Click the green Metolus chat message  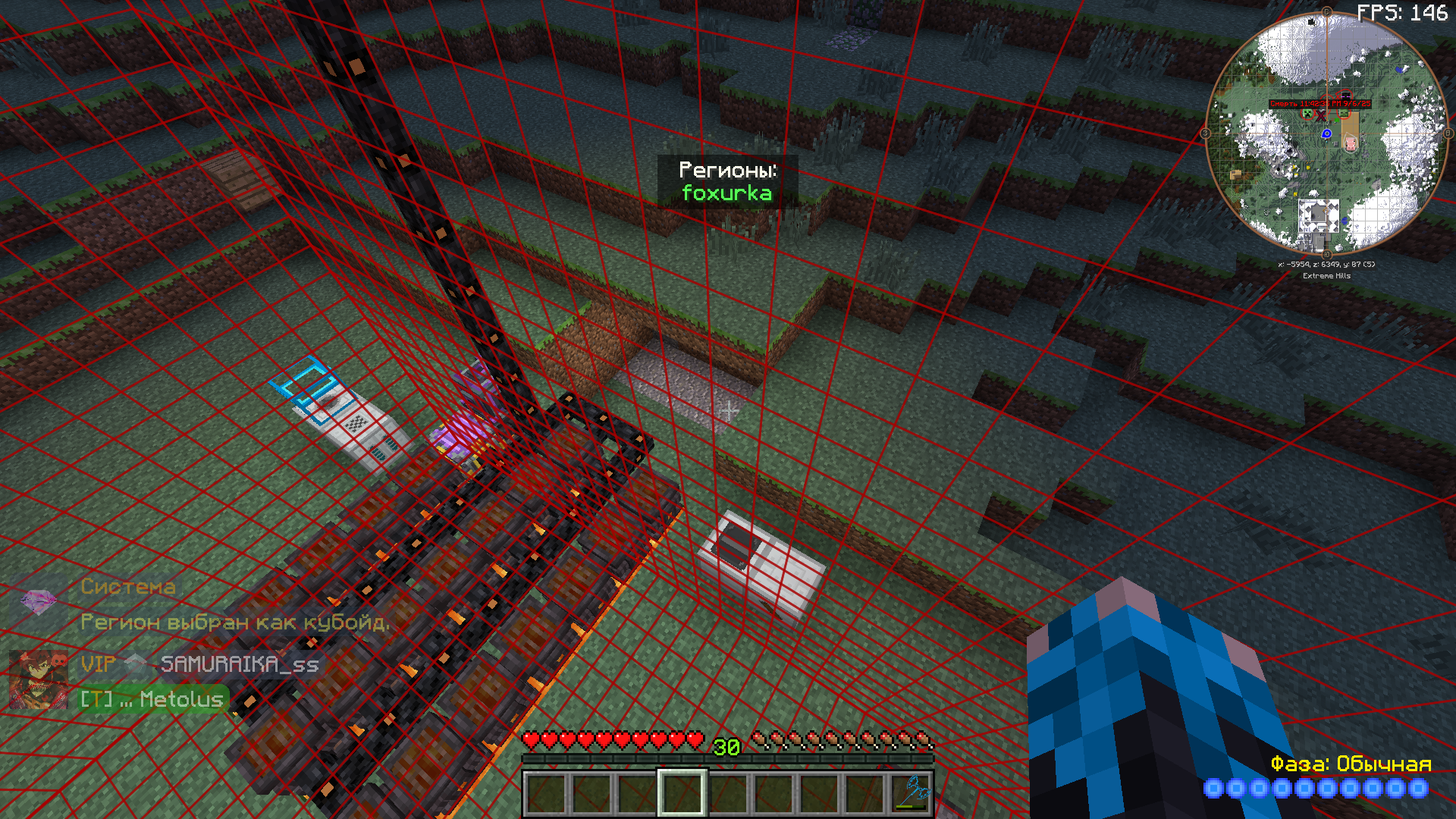[x=152, y=699]
